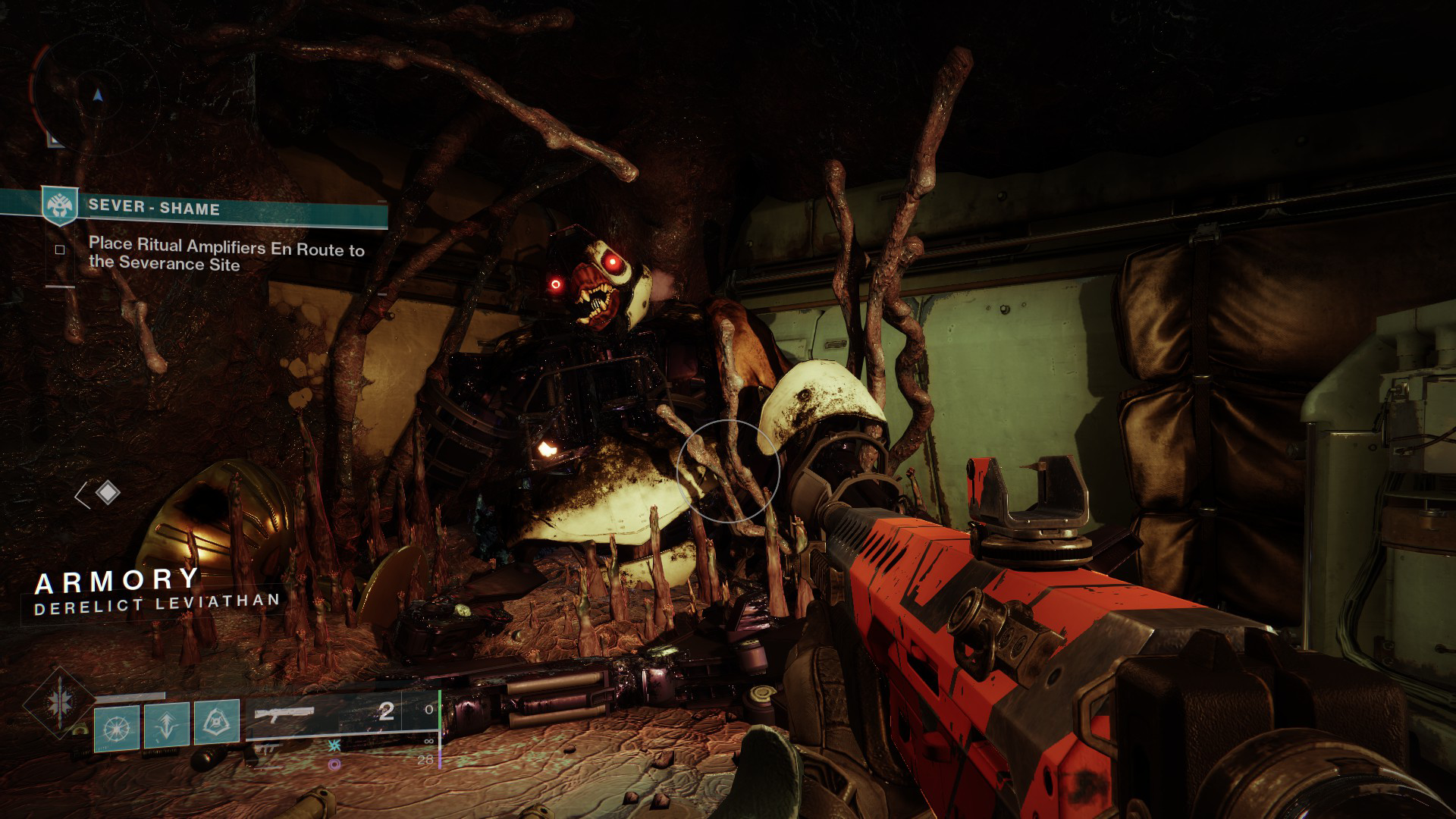Click the diamond waypoint marker

(x=108, y=494)
